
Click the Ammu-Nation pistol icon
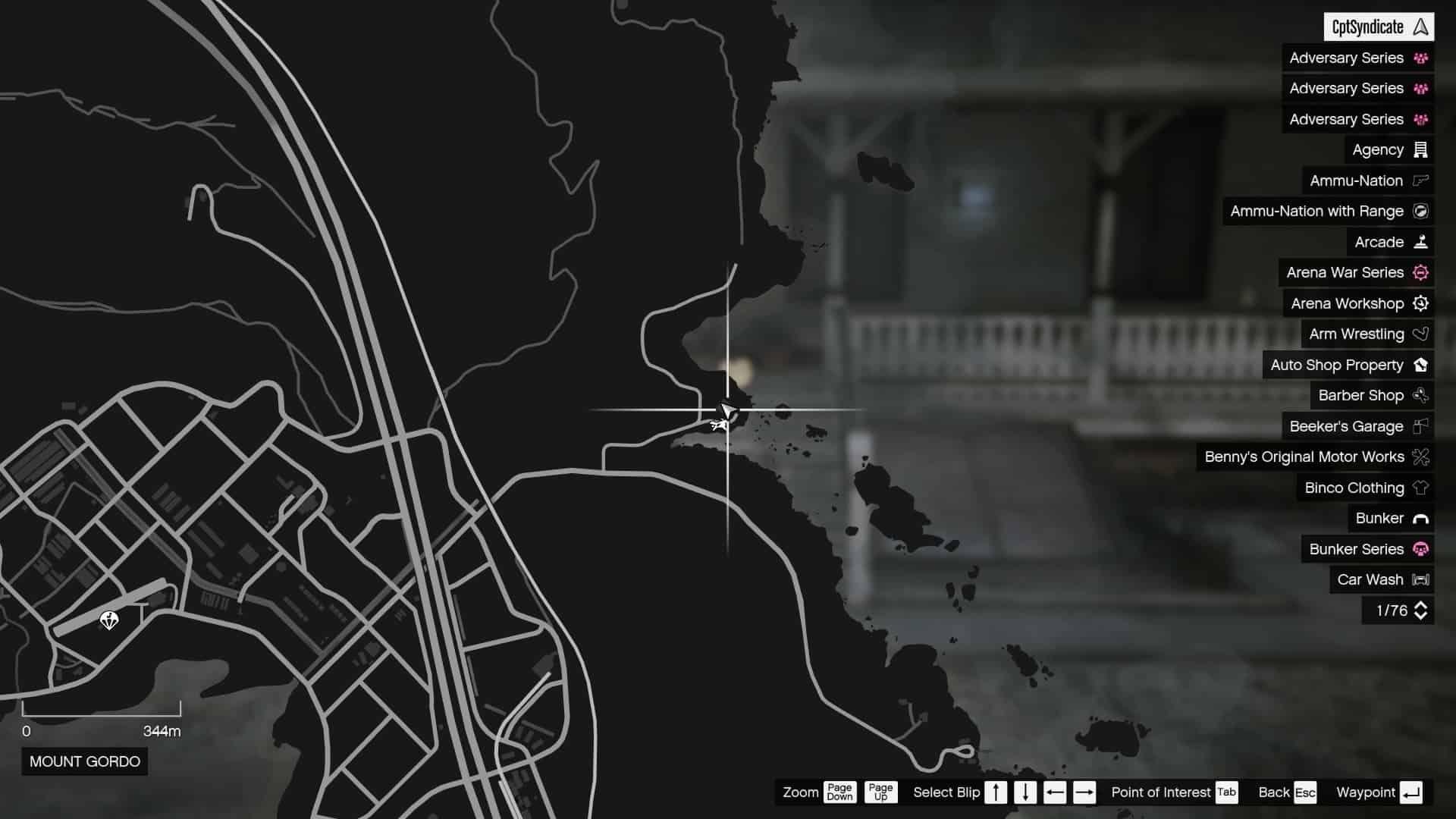[1420, 180]
